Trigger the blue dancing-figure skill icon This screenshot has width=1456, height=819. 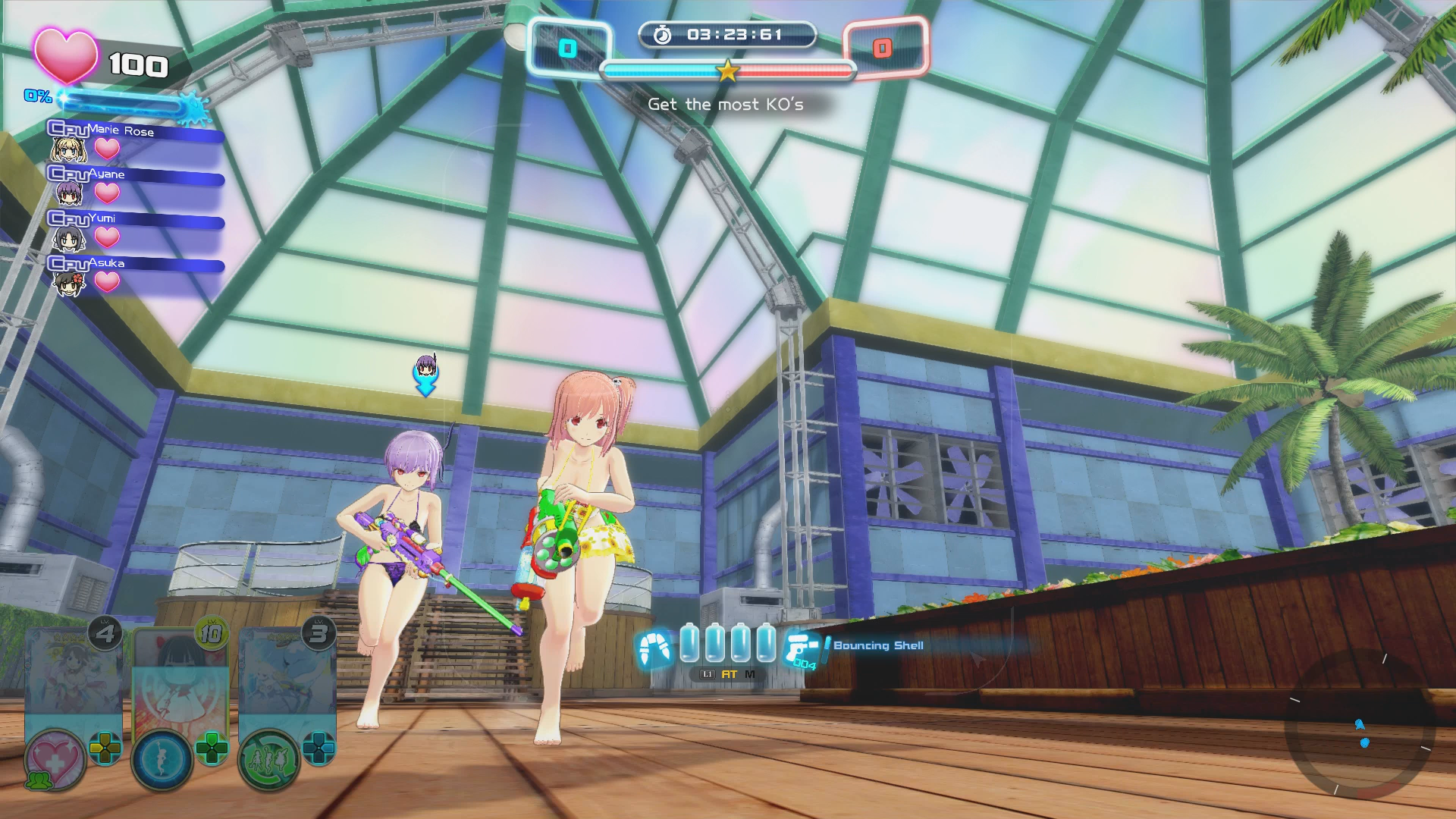(162, 759)
